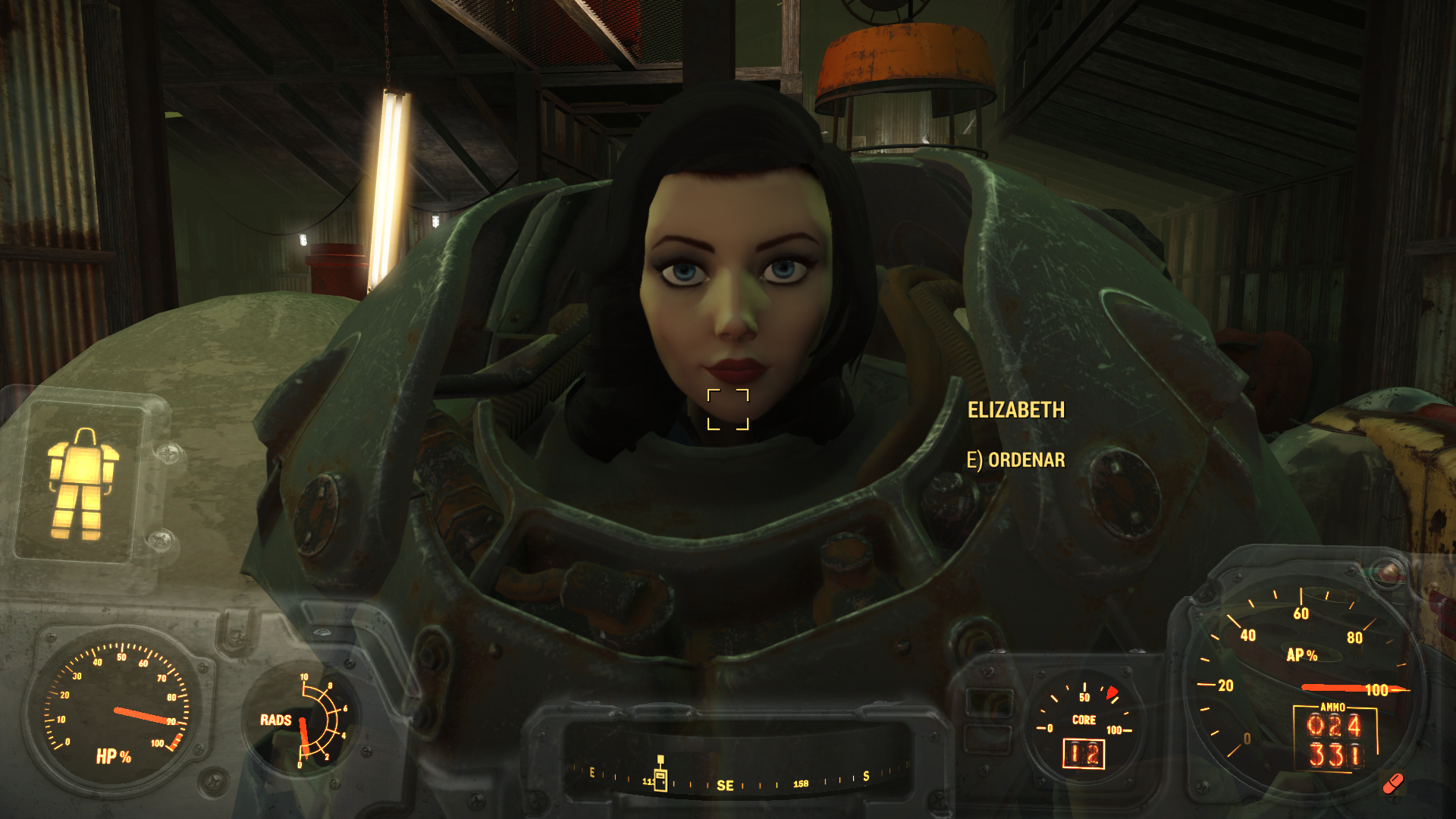Click the stimpak icon beside the ammo counter
Screen dimensions: 1456x819
1393,783
